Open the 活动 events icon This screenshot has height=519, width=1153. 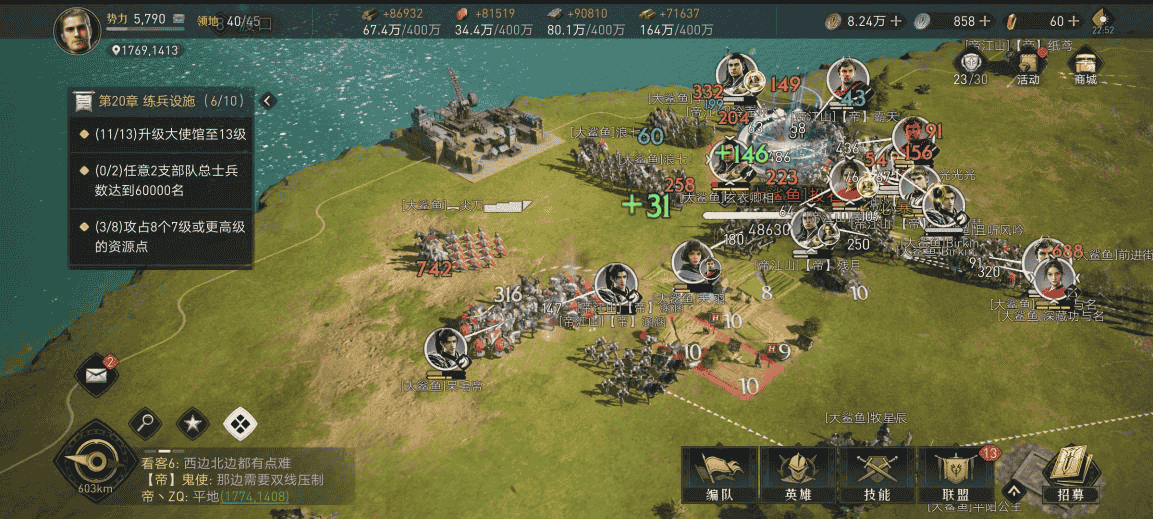[1028, 65]
